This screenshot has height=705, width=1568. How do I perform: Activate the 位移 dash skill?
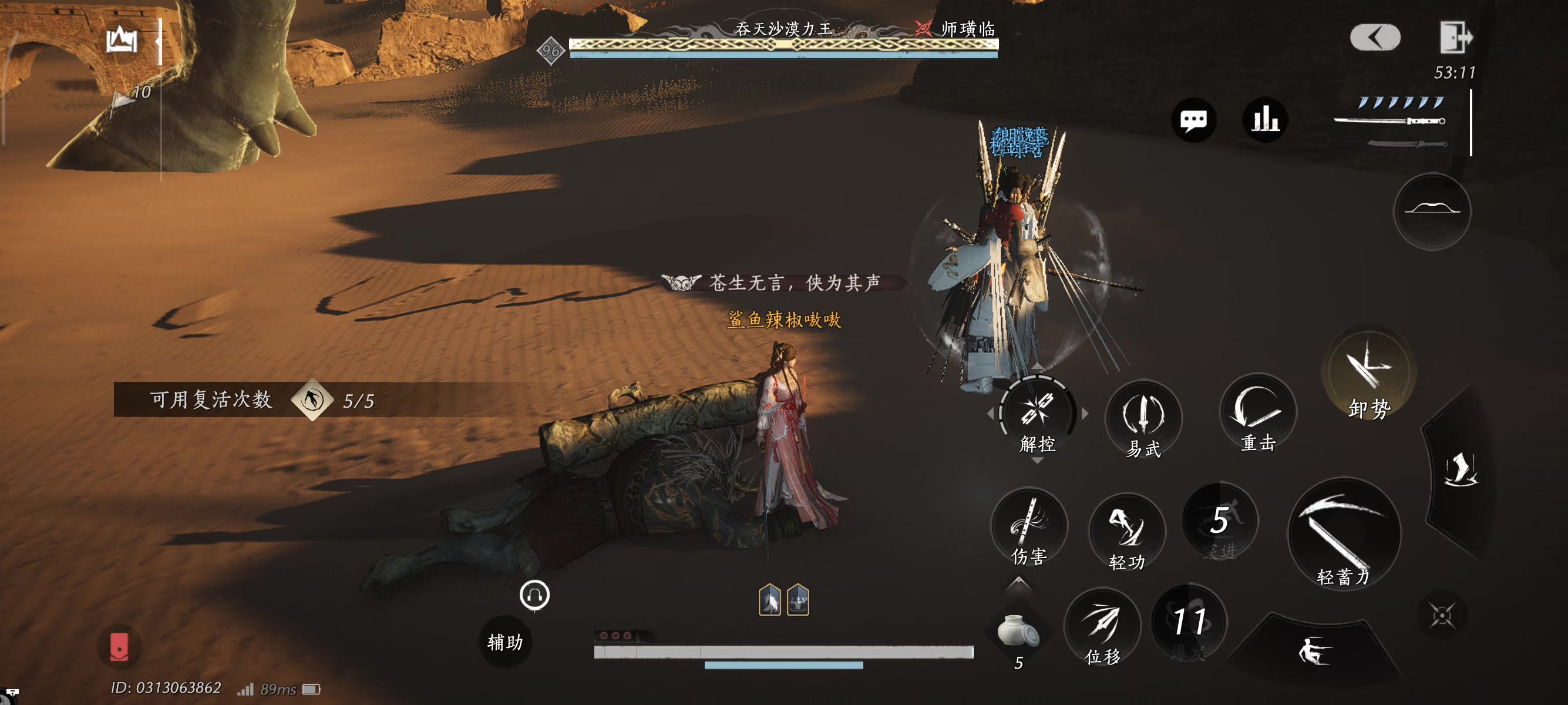(x=1102, y=627)
